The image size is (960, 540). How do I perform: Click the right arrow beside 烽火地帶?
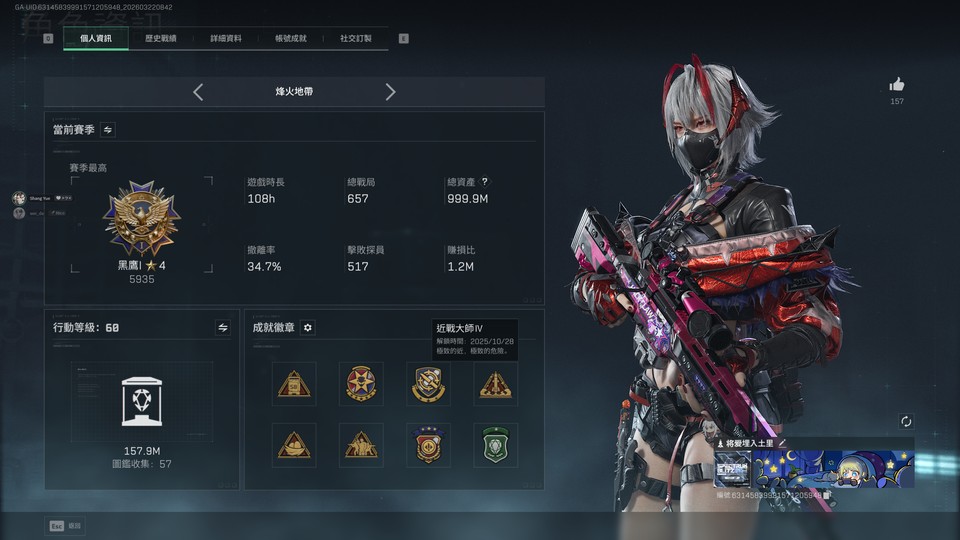pyautogui.click(x=390, y=92)
